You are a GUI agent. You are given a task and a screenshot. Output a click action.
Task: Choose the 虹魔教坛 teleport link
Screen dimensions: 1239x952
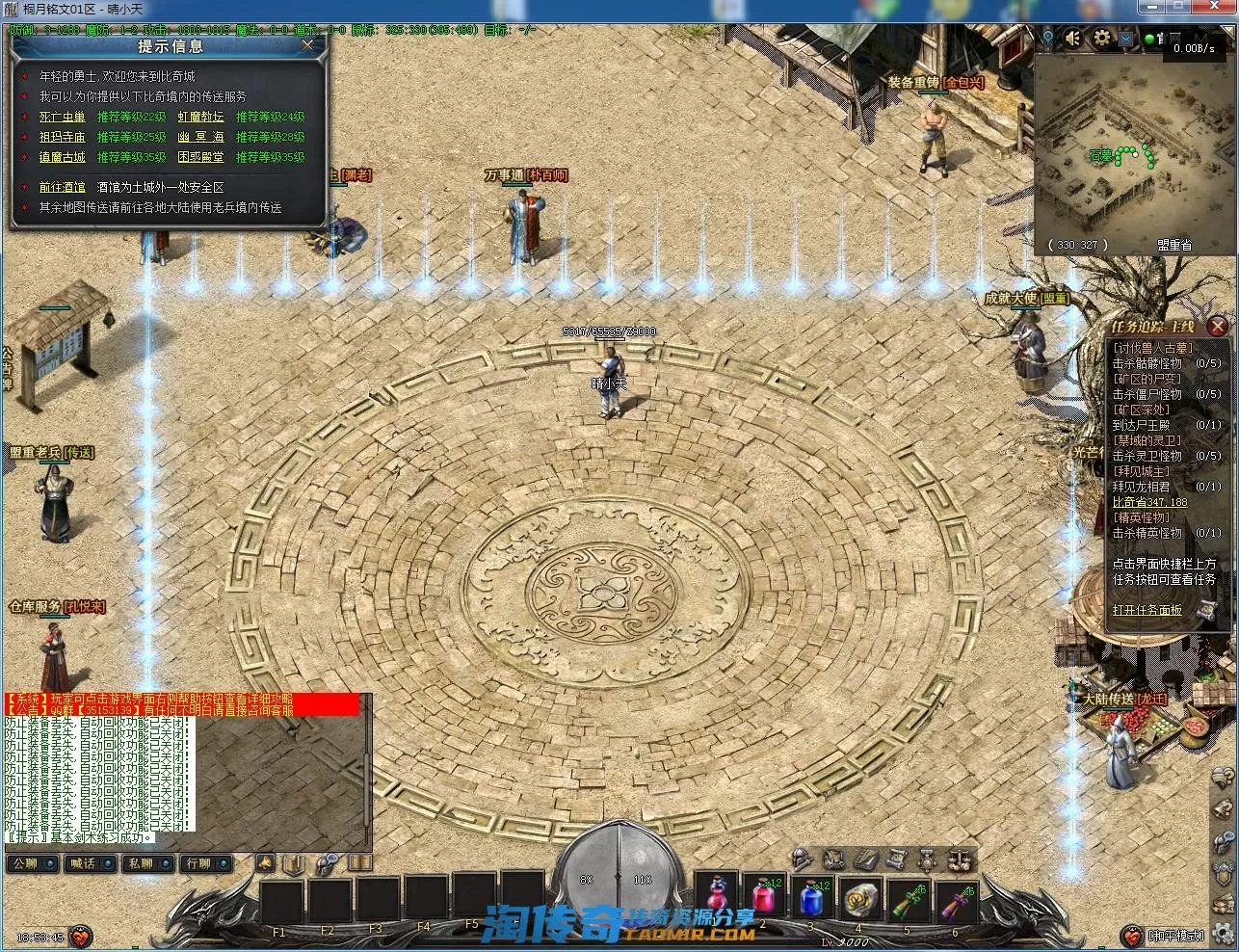click(200, 117)
